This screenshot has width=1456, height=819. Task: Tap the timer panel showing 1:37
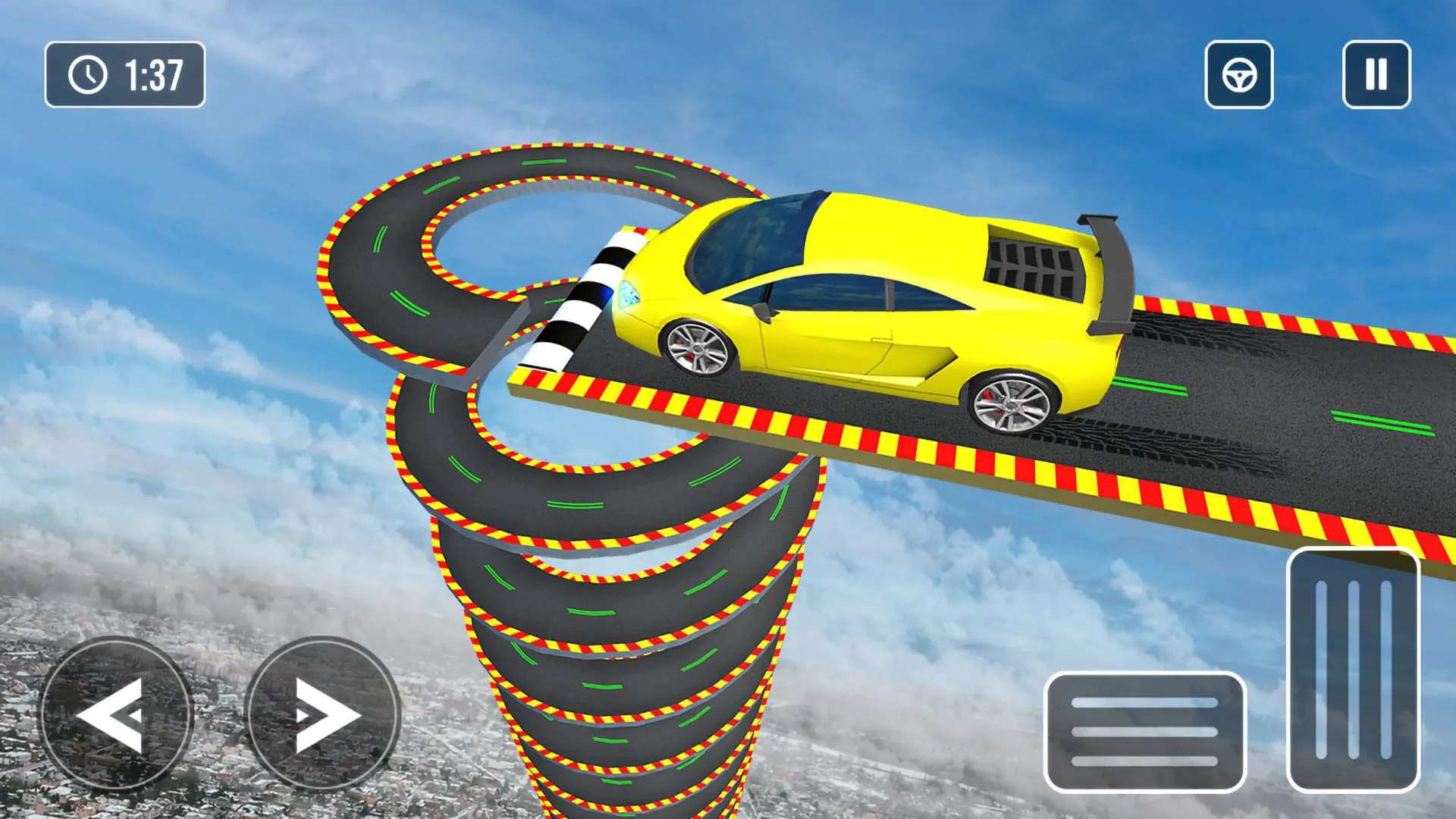click(x=125, y=73)
